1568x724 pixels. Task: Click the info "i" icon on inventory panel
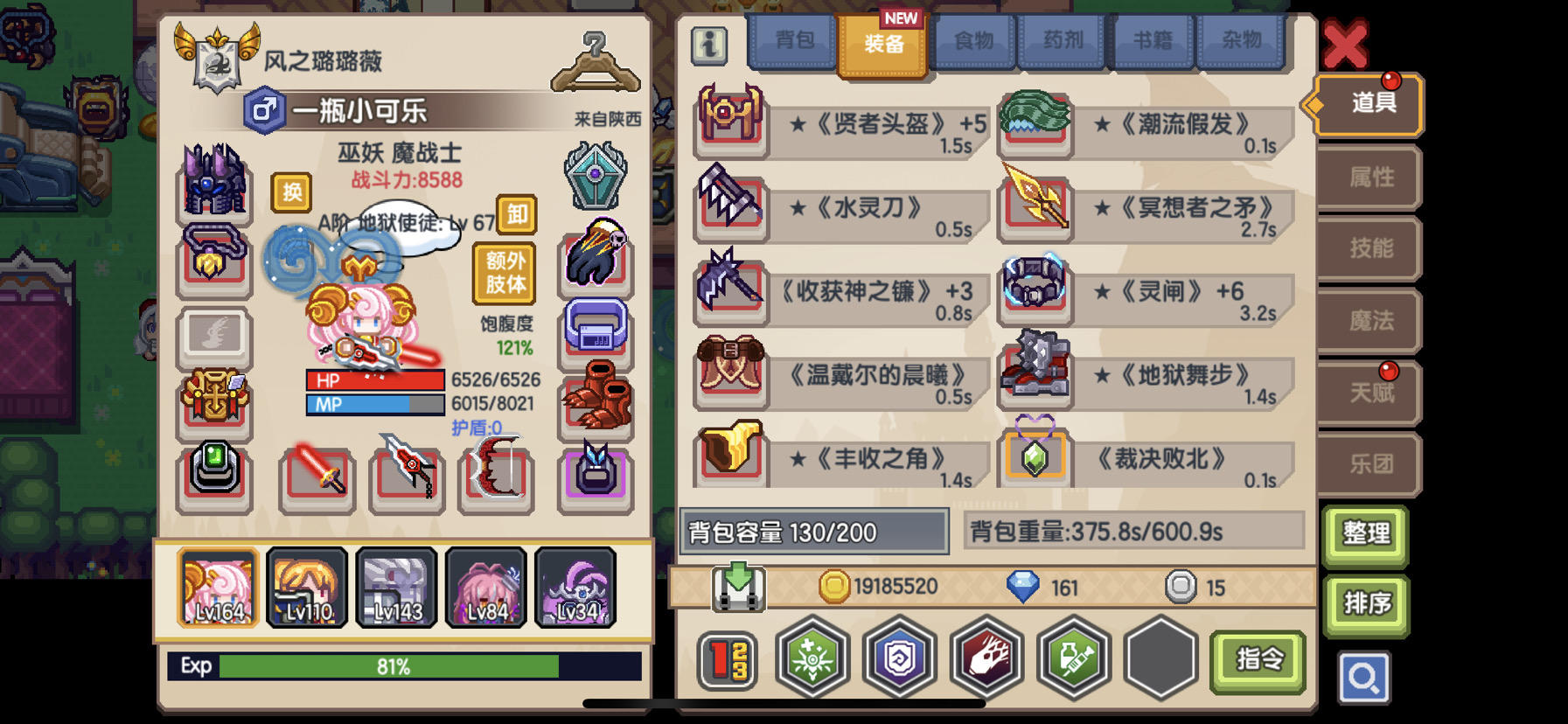(710, 44)
